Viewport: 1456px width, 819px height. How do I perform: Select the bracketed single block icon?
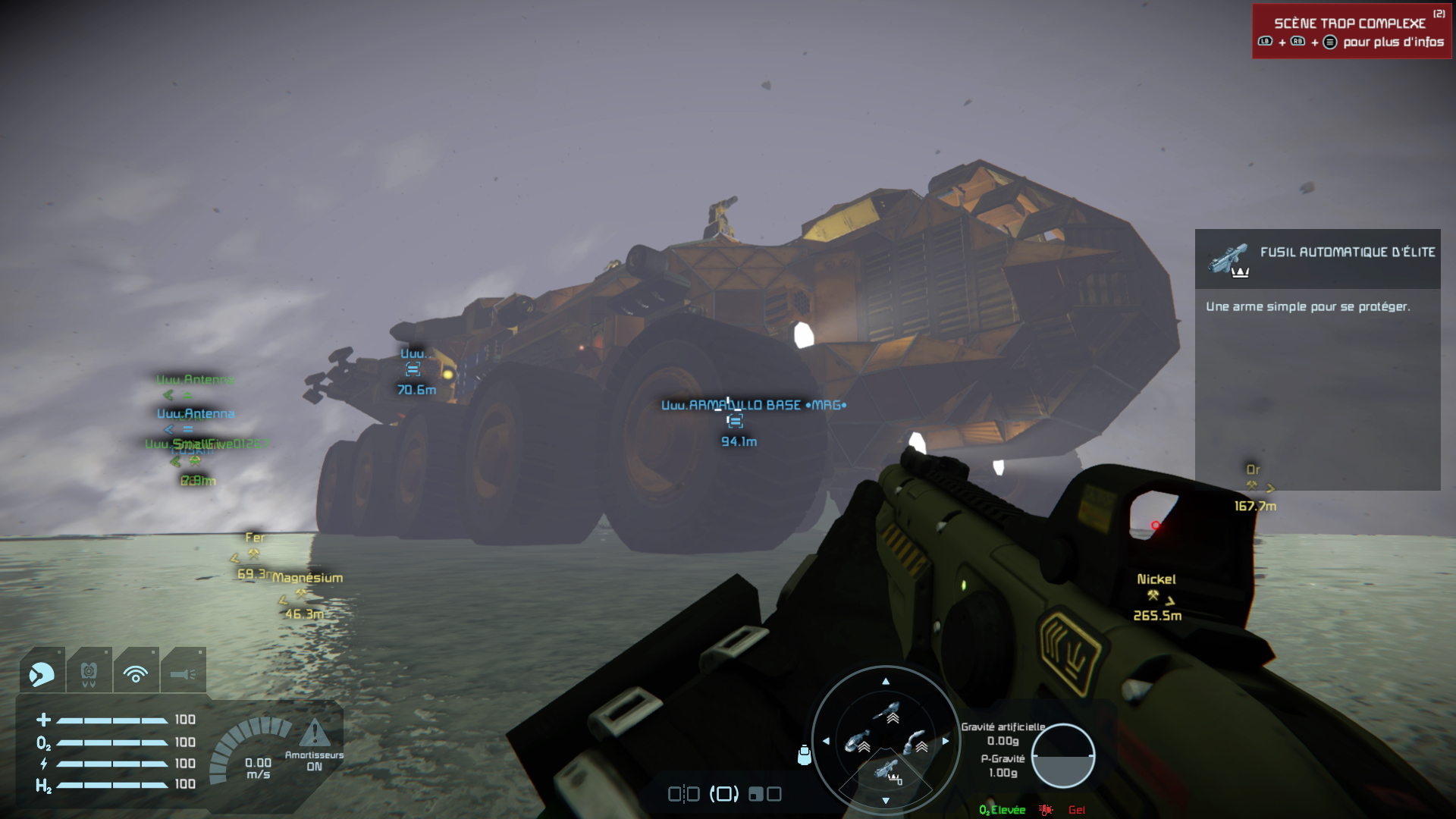pyautogui.click(x=724, y=794)
